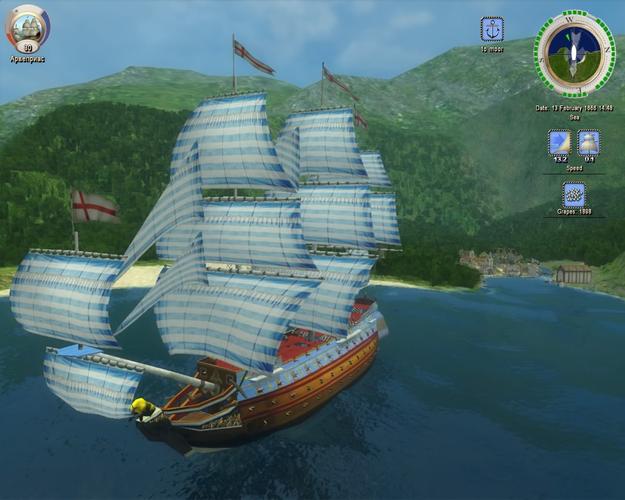The width and height of the screenshot is (625, 500).
Task: Click the wind speed sail icon
Action: (x=559, y=142)
